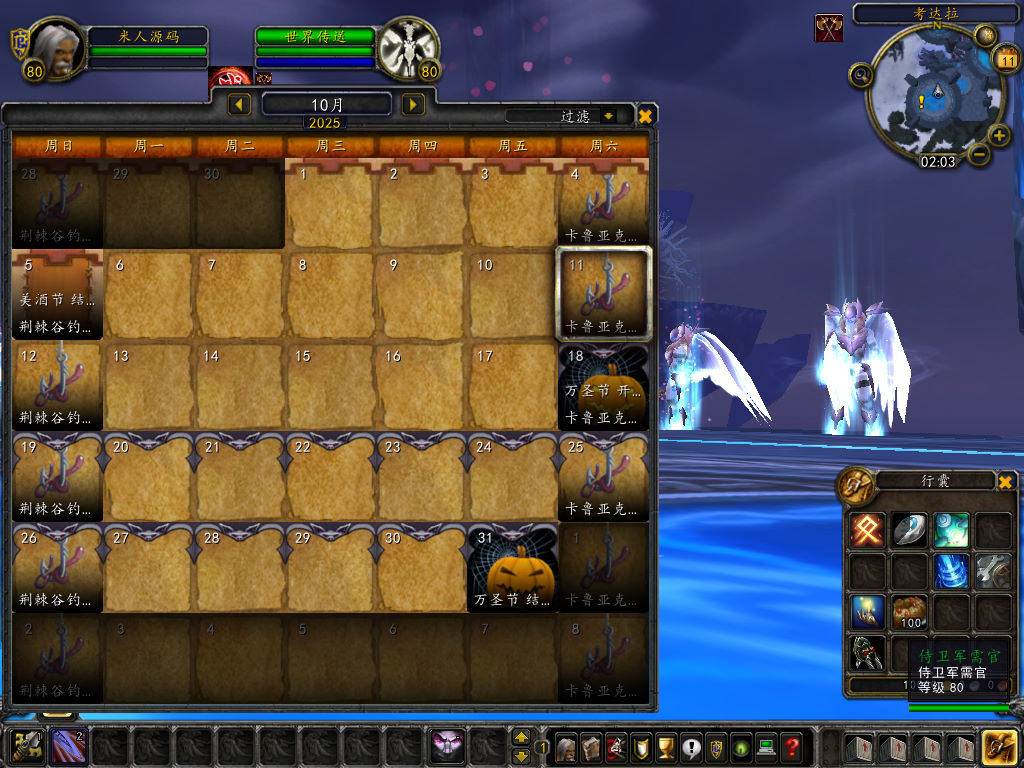Viewport: 1024px width, 768px height.
Task: Close the calendar window
Action: click(x=646, y=116)
